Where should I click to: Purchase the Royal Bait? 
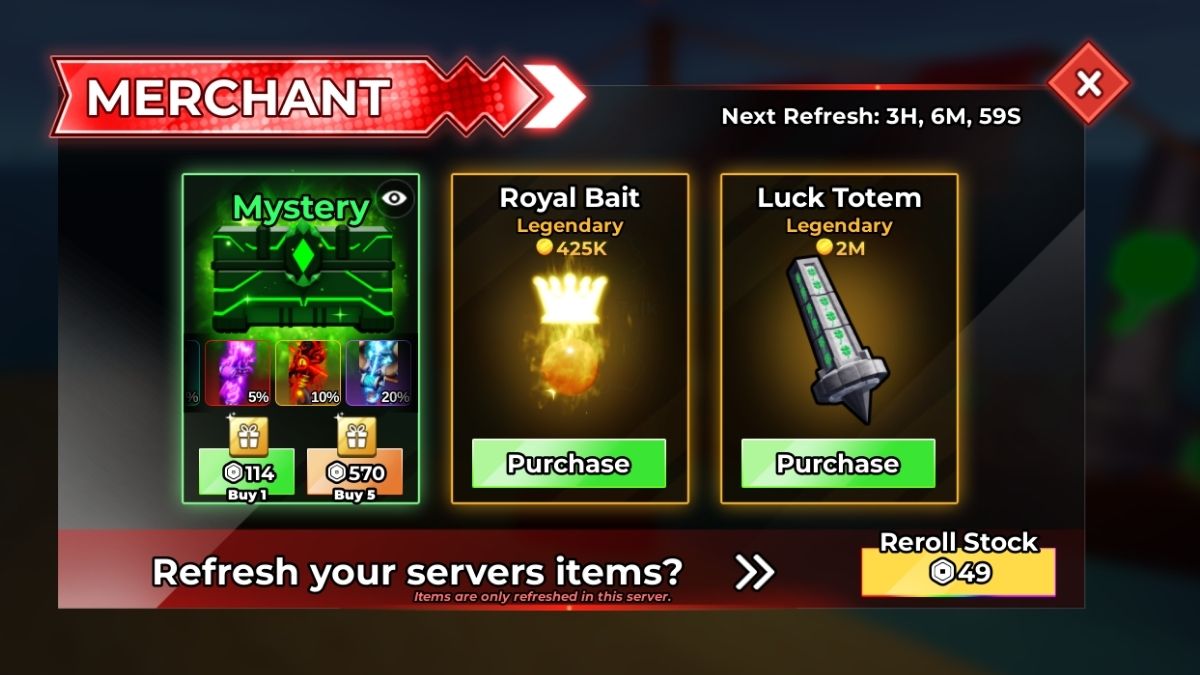(x=568, y=463)
